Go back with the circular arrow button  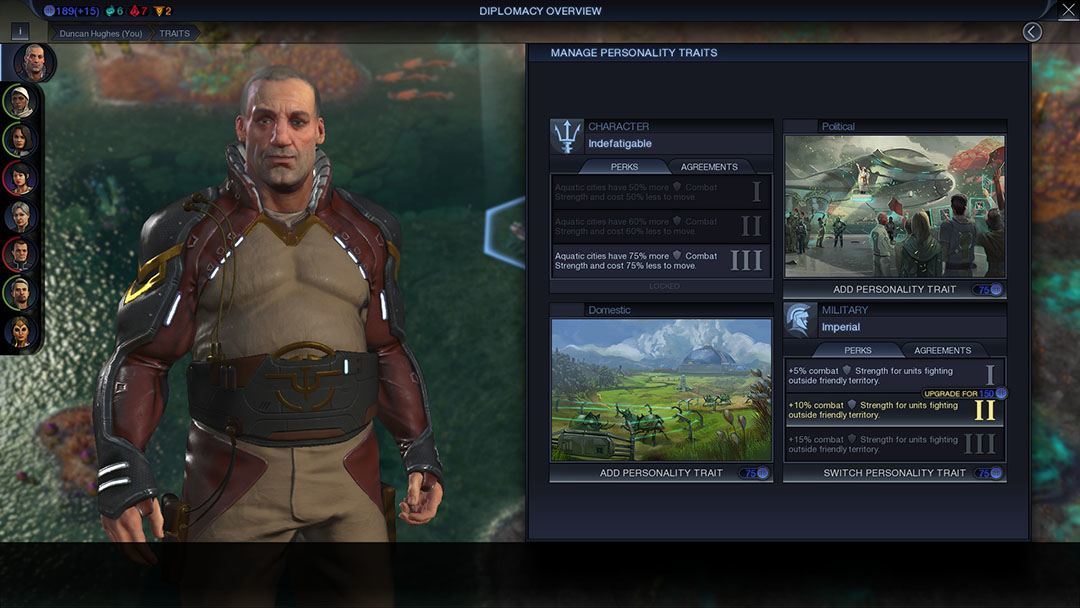tap(1032, 32)
